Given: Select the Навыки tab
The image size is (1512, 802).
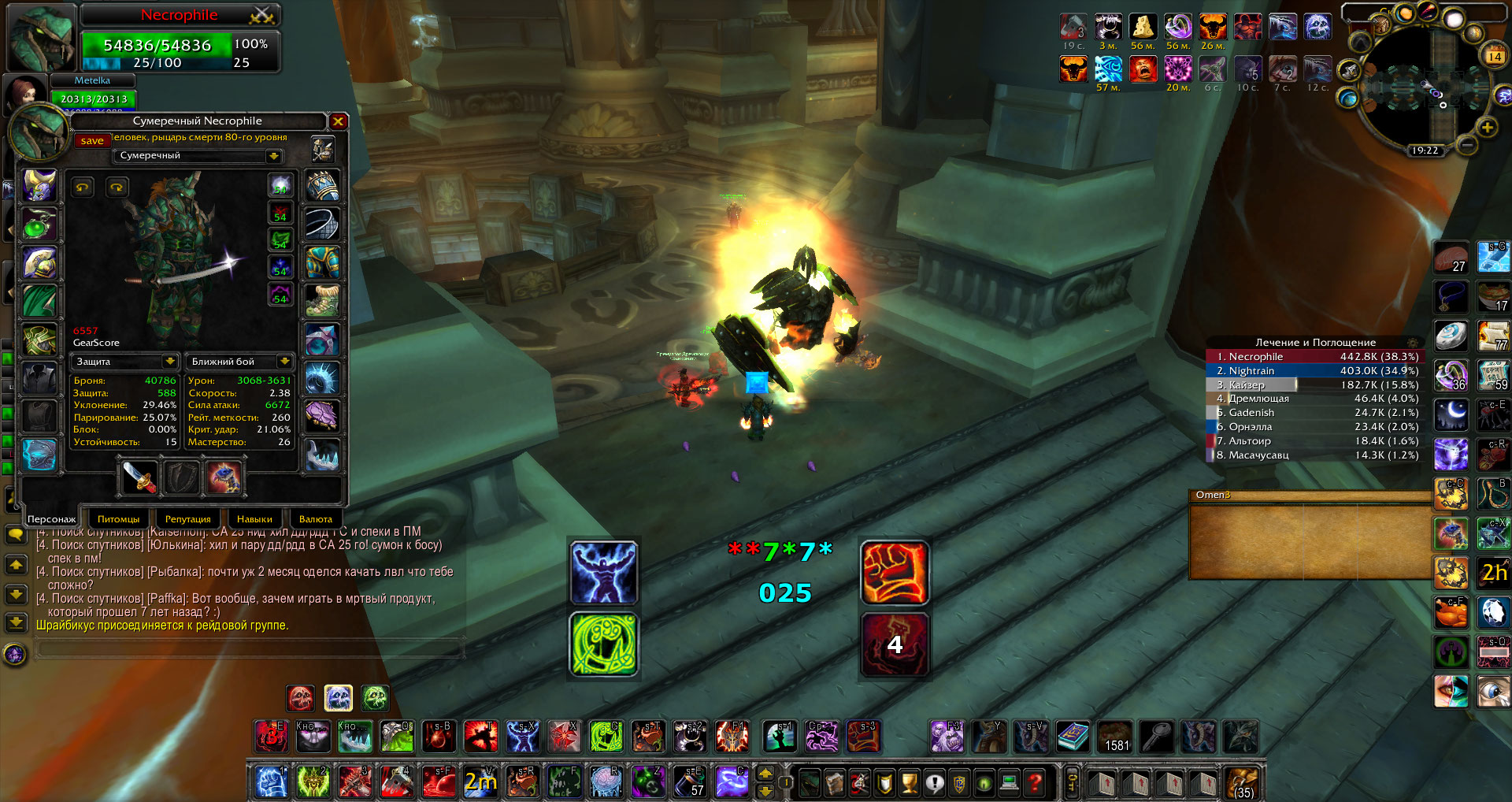Looking at the screenshot, I should (254, 519).
